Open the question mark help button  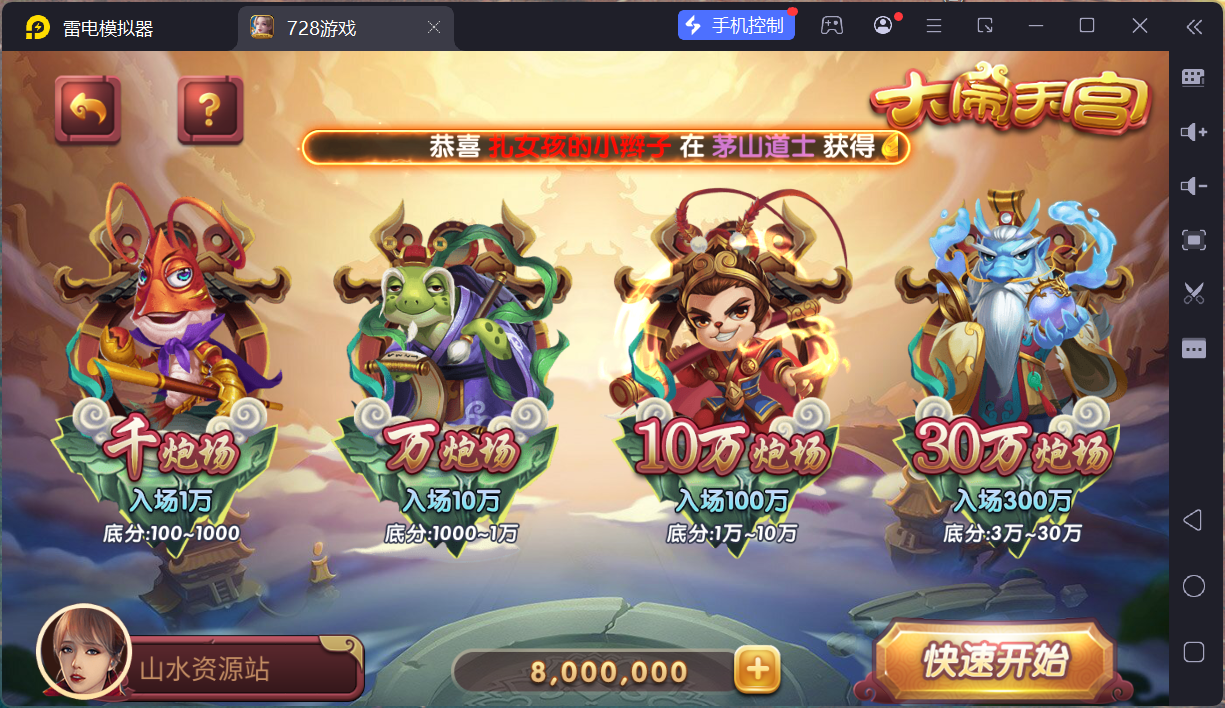pyautogui.click(x=210, y=109)
